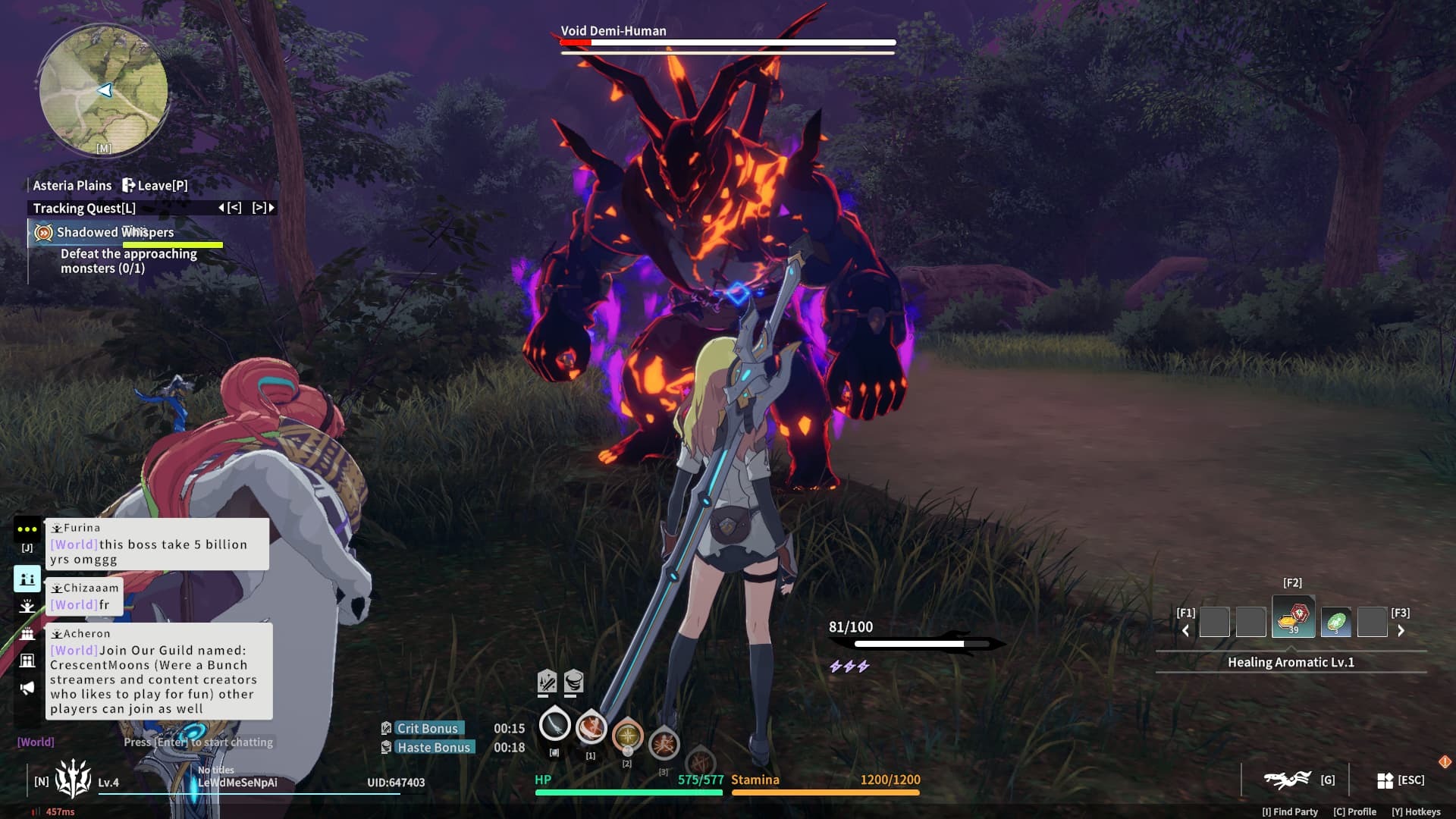Switch to the next tracked quest
Image resolution: width=1456 pixels, height=819 pixels.
(263, 208)
